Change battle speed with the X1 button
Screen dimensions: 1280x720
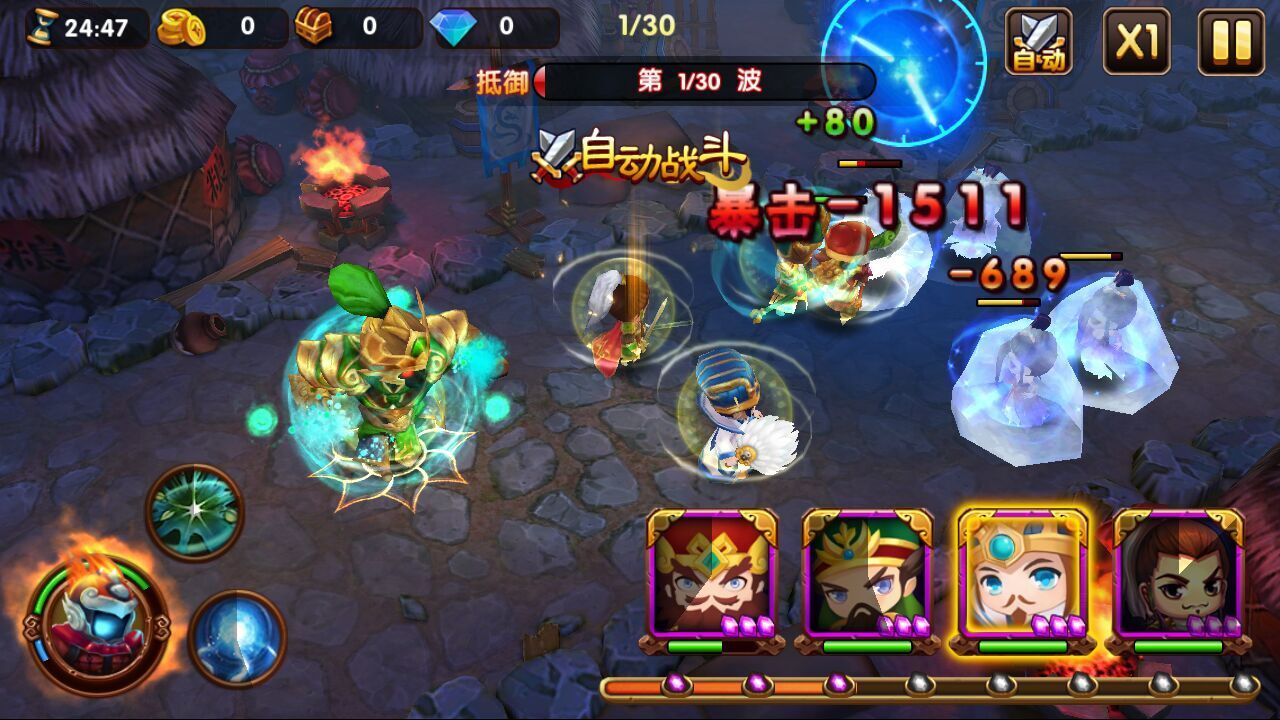[x=1136, y=42]
